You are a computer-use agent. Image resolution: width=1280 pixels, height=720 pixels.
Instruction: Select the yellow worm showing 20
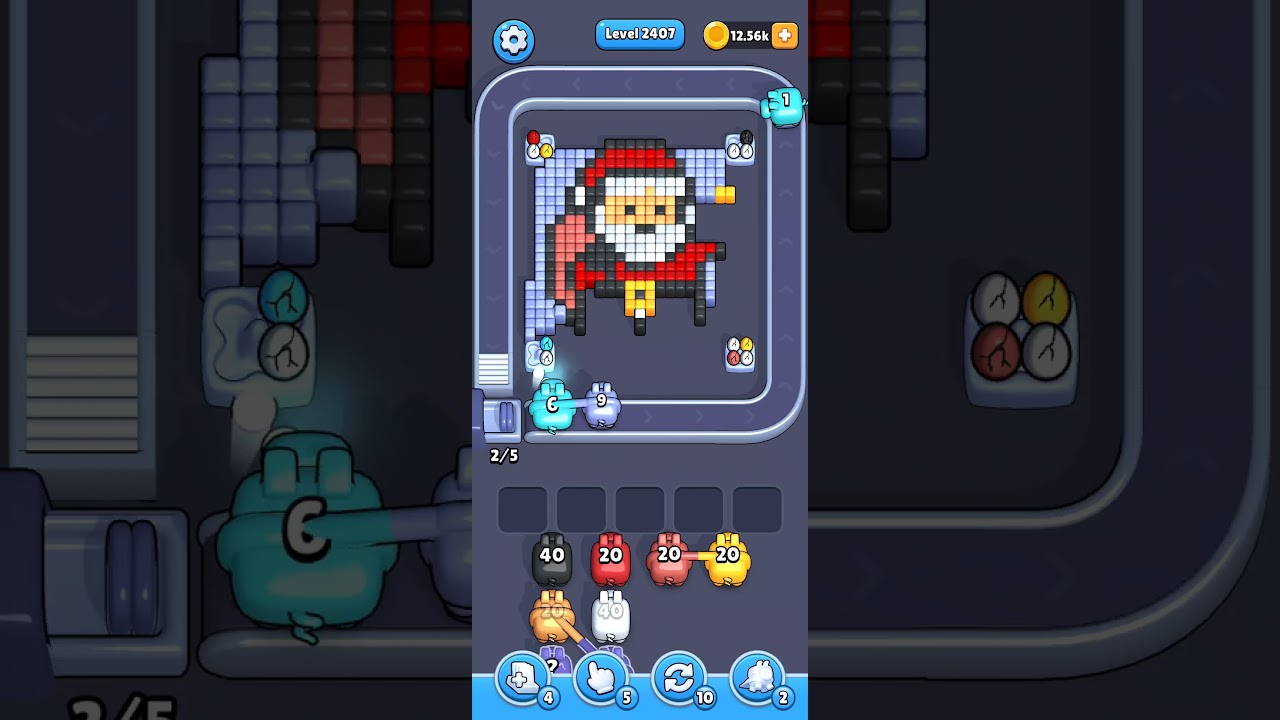728,556
